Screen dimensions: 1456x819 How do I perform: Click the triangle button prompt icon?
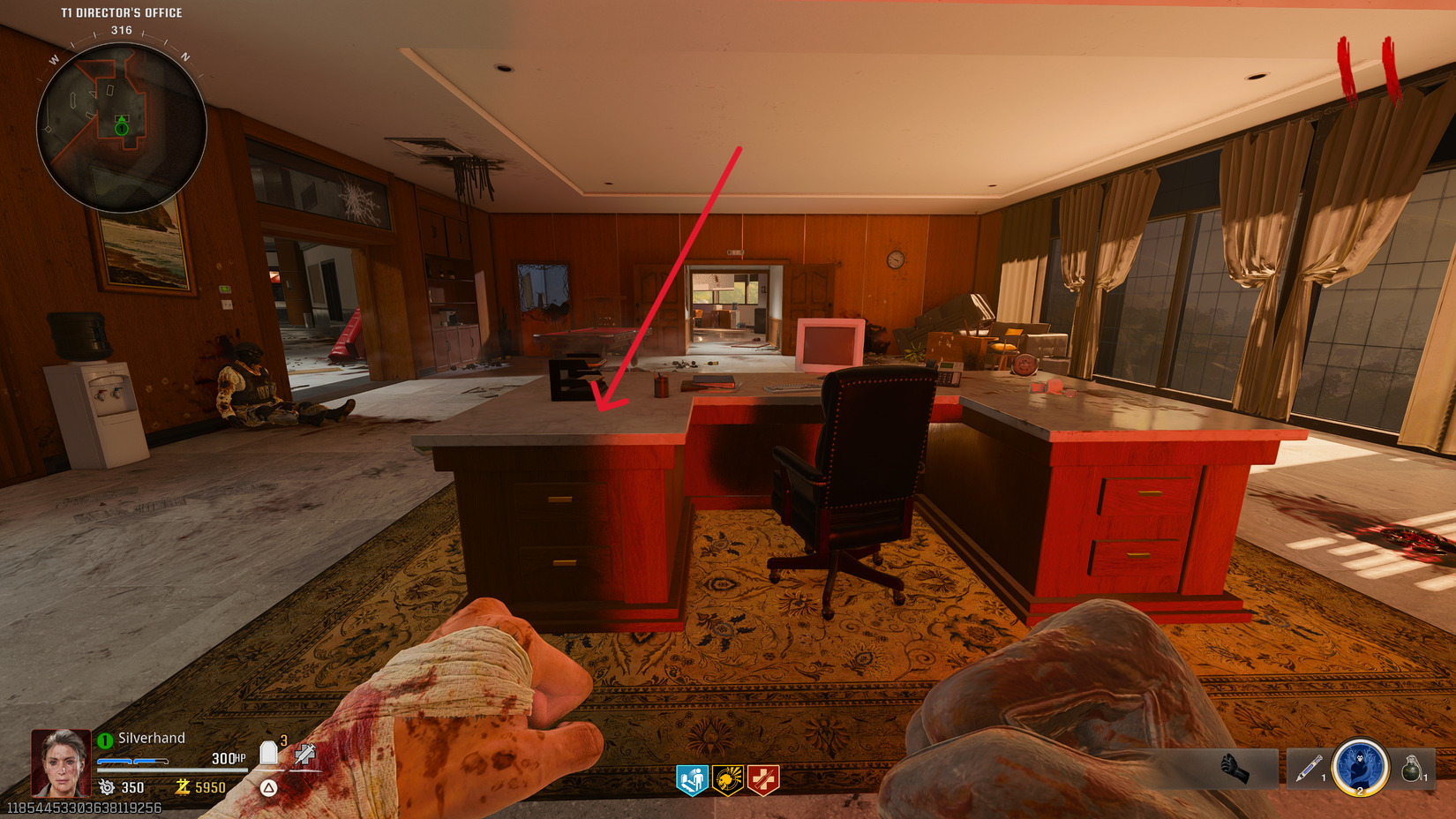267,788
